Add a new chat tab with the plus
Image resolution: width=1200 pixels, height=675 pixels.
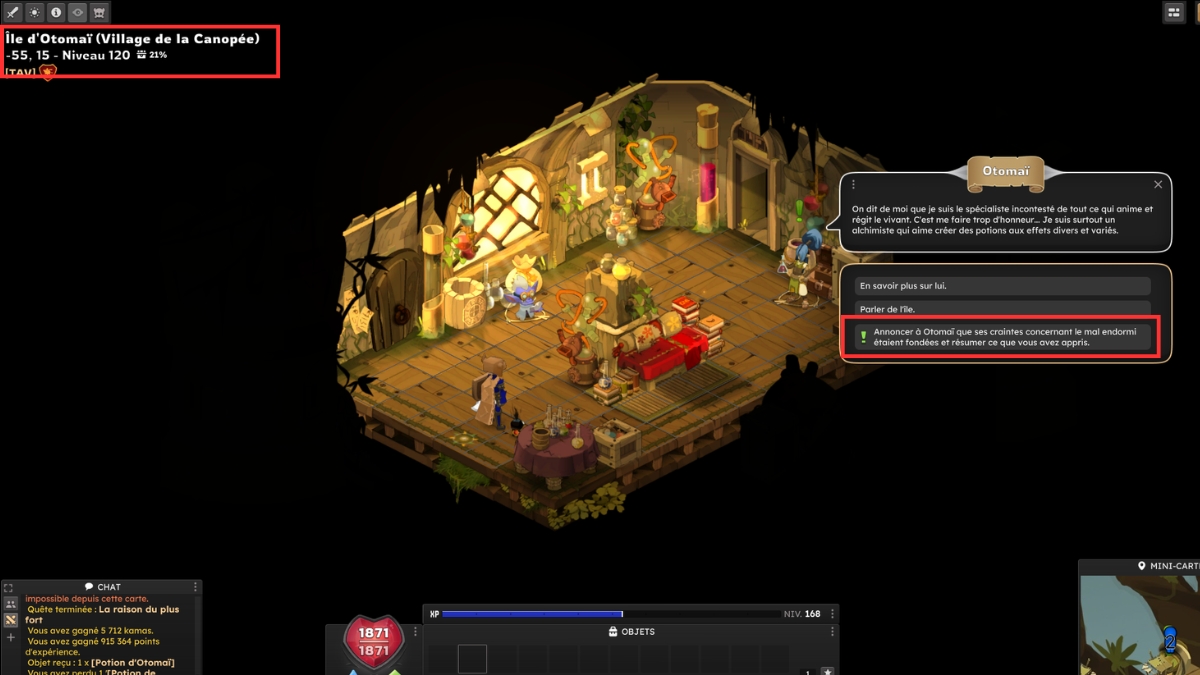coord(11,637)
